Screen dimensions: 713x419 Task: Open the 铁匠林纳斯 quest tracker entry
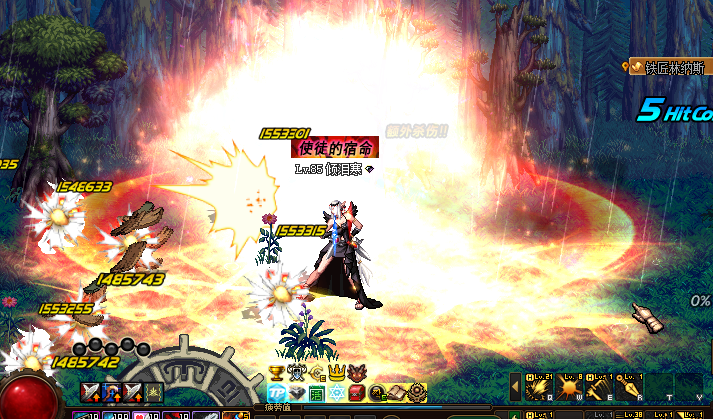[672, 68]
